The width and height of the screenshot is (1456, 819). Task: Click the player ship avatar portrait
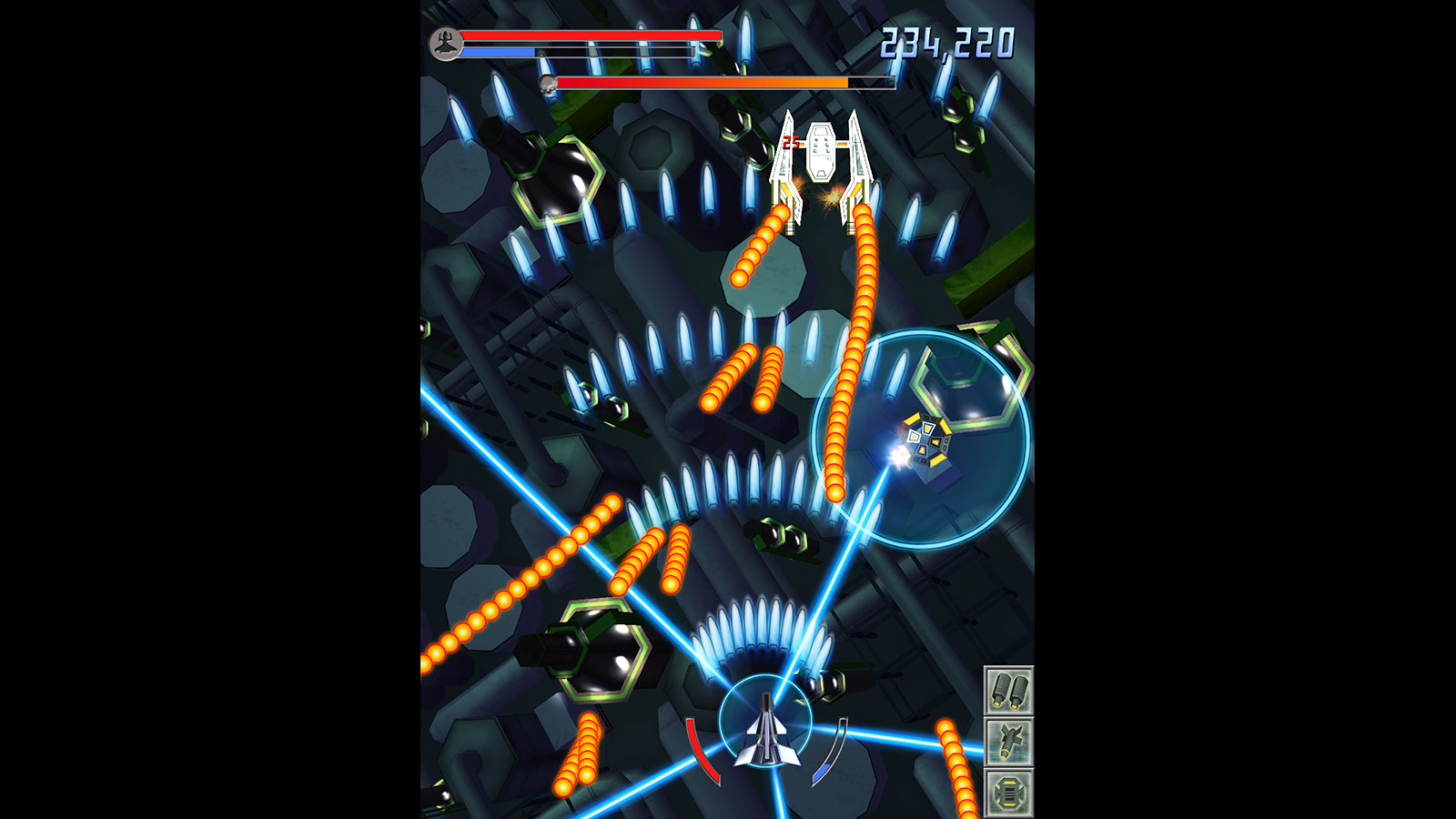(445, 44)
